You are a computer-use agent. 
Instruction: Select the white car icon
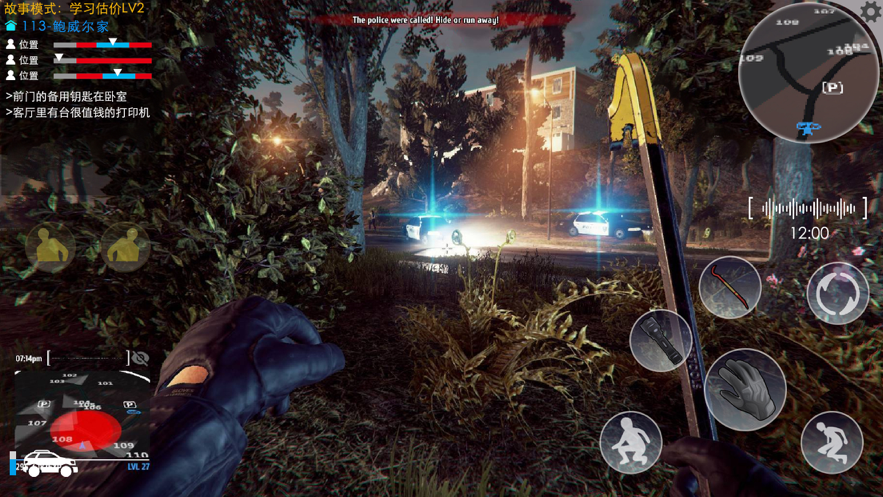(x=48, y=464)
